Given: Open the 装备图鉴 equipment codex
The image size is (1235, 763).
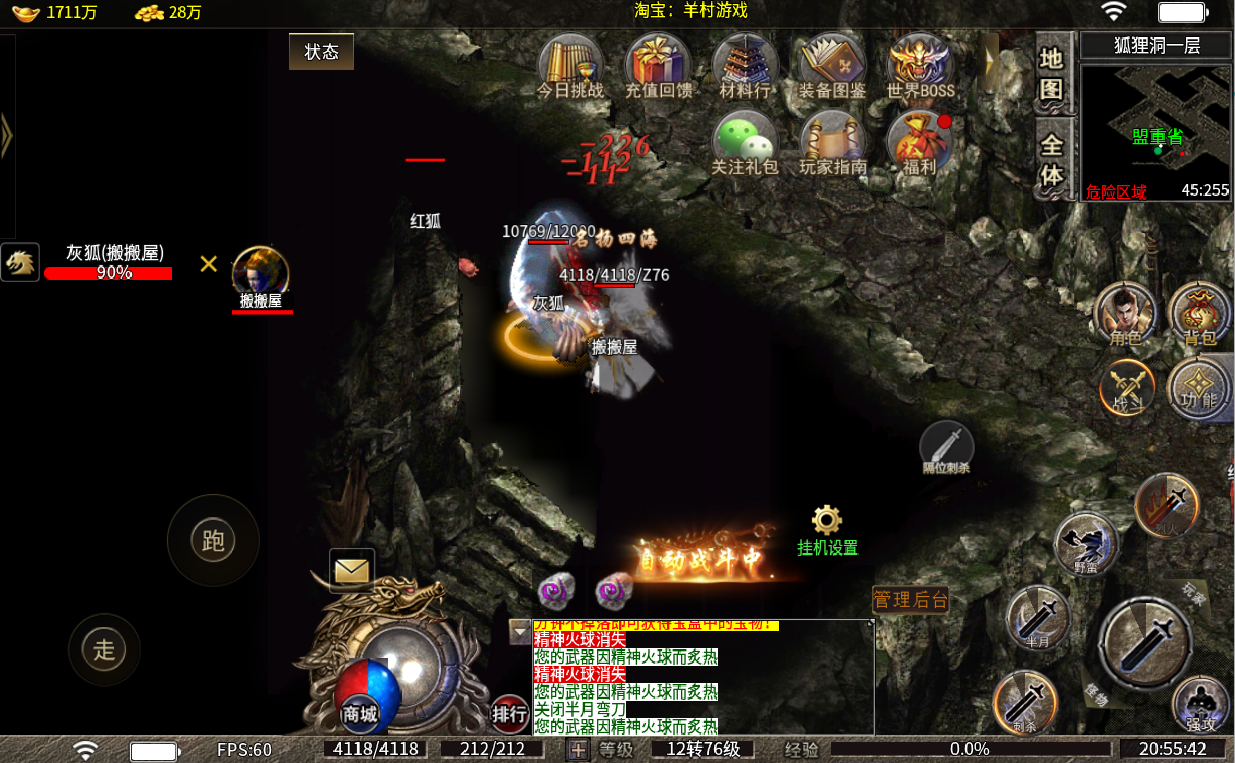Looking at the screenshot, I should [832, 66].
